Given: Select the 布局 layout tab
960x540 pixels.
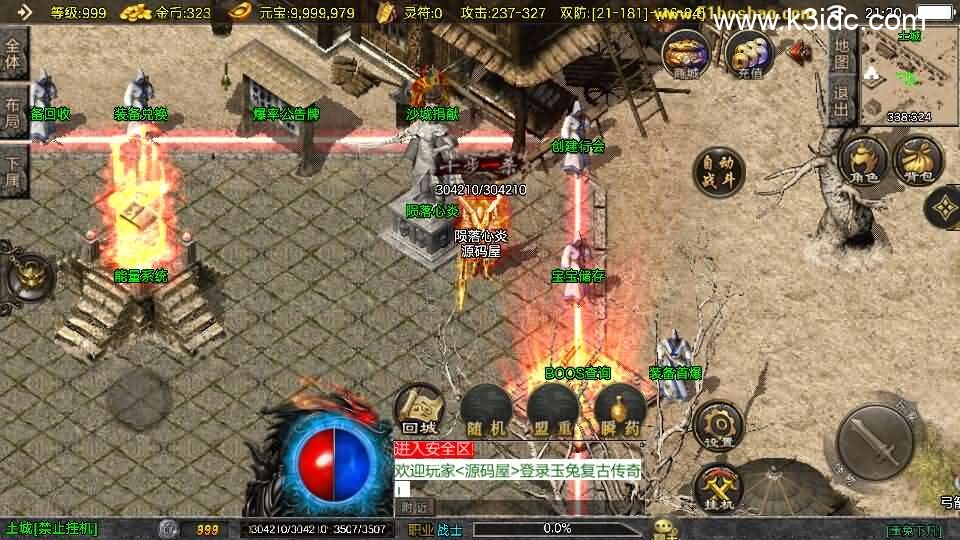Looking at the screenshot, I should pyautogui.click(x=14, y=112).
